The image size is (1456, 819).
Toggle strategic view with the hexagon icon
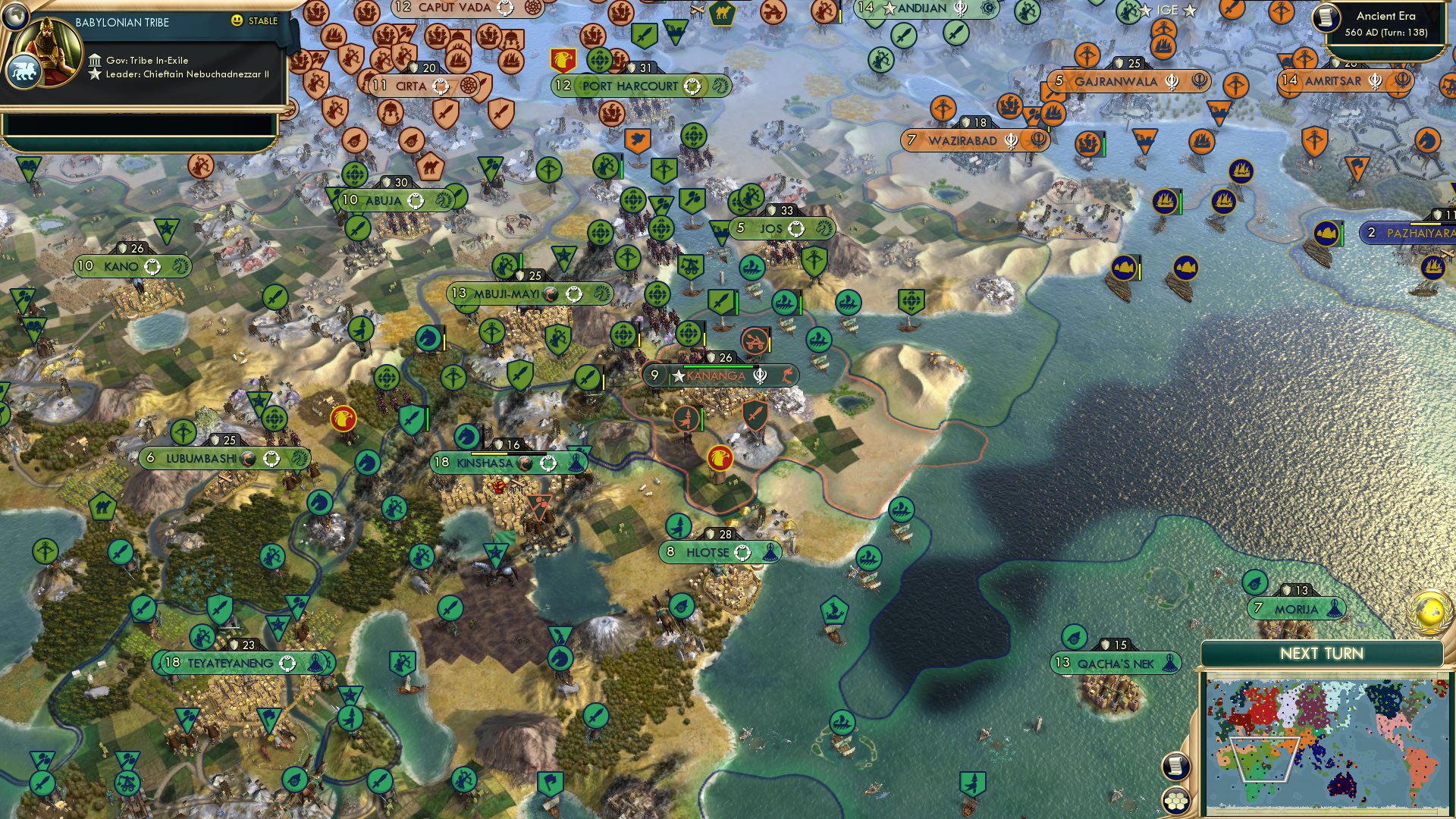[1175, 800]
